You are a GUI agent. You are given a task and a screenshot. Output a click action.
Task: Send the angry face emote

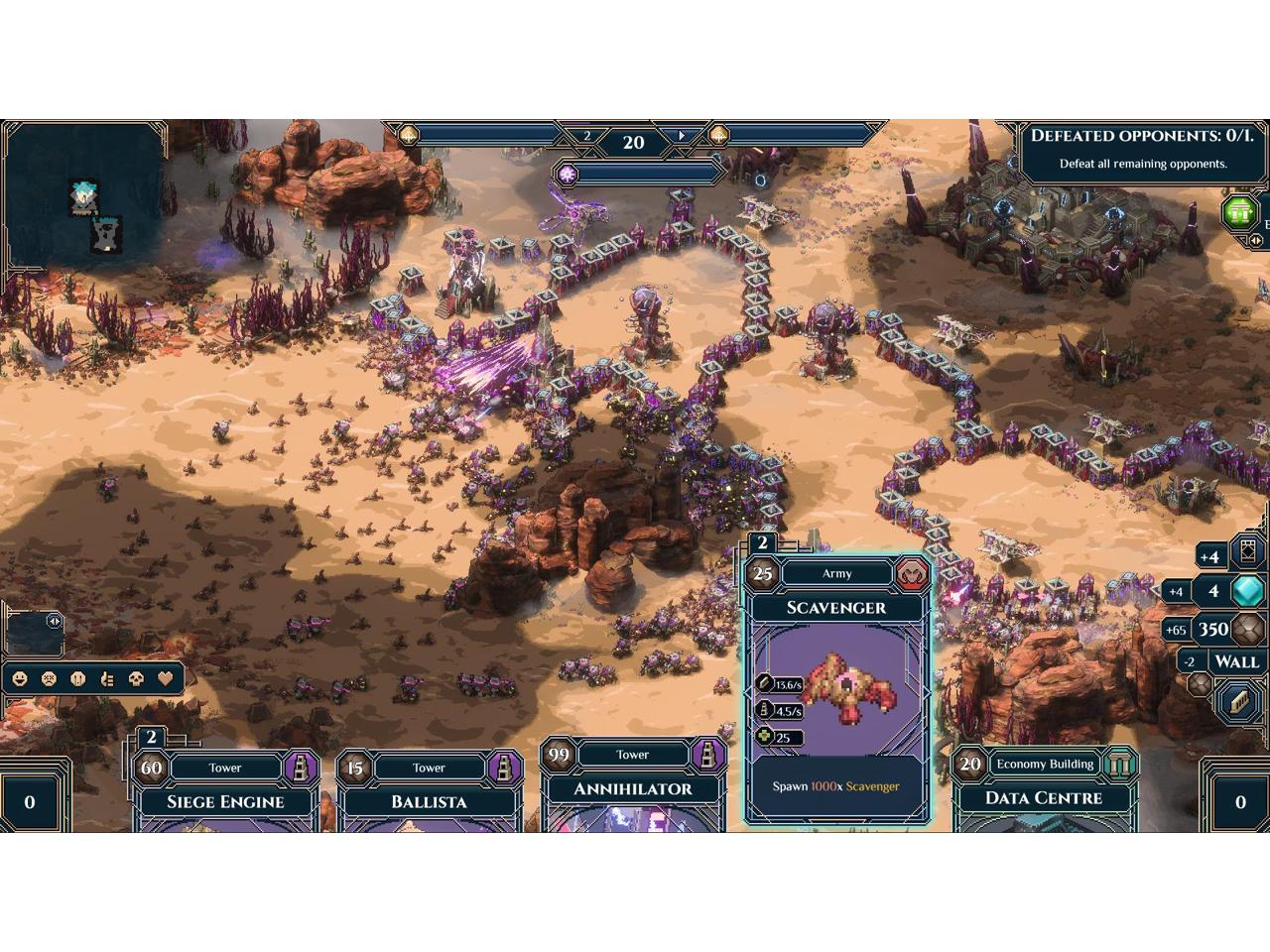point(49,679)
